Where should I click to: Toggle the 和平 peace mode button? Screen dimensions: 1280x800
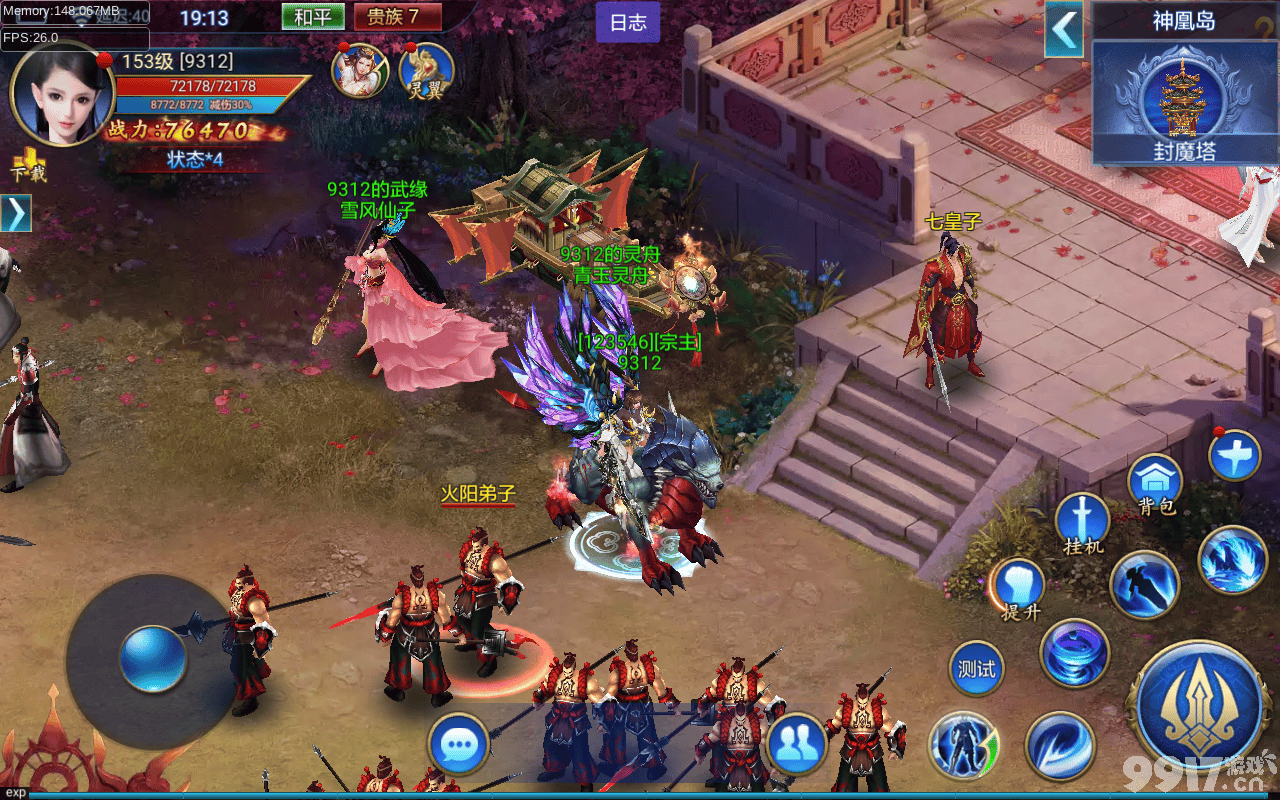click(313, 17)
